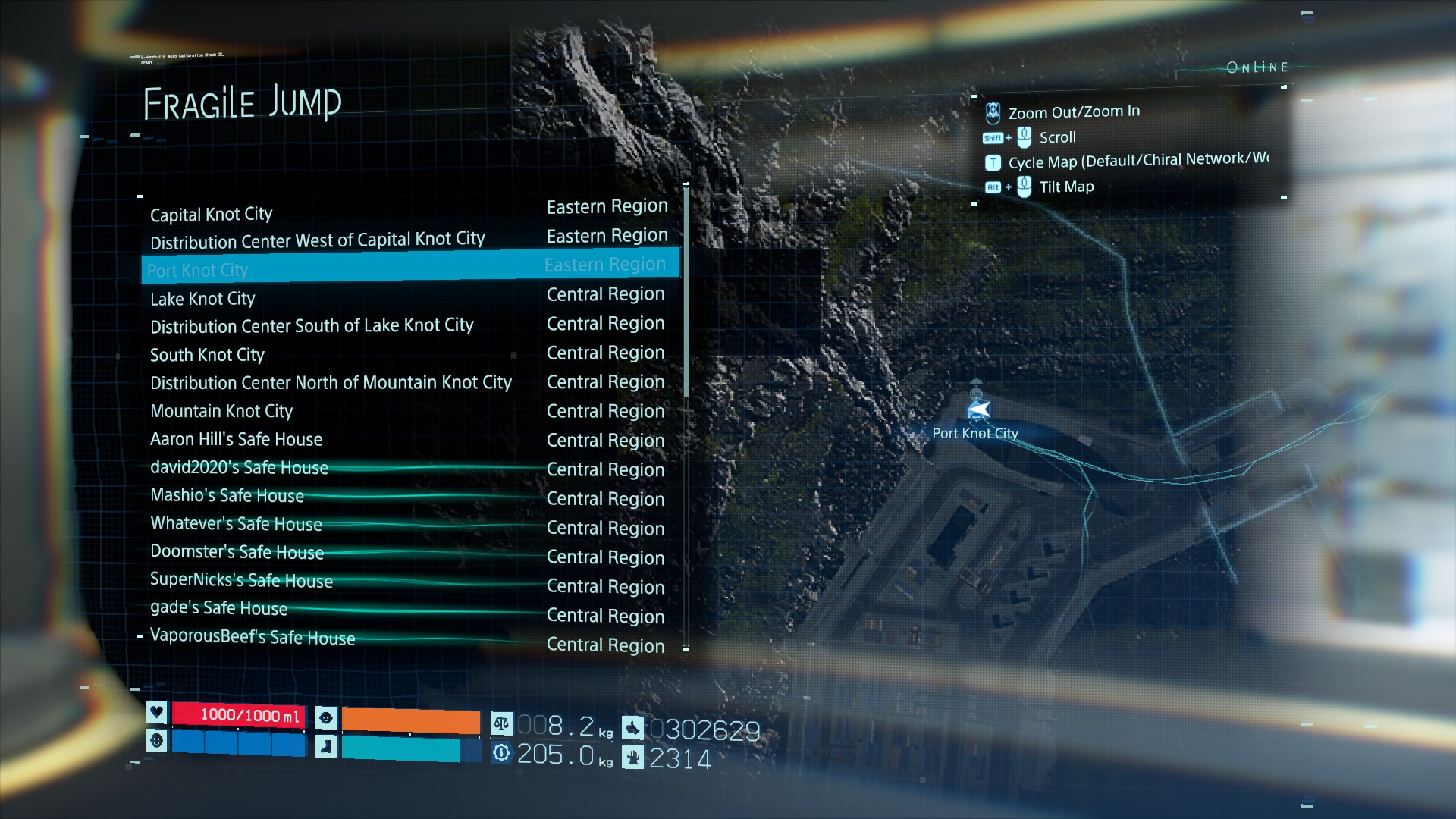
Task: Click the Port Knot City map marker
Action: coord(978,410)
